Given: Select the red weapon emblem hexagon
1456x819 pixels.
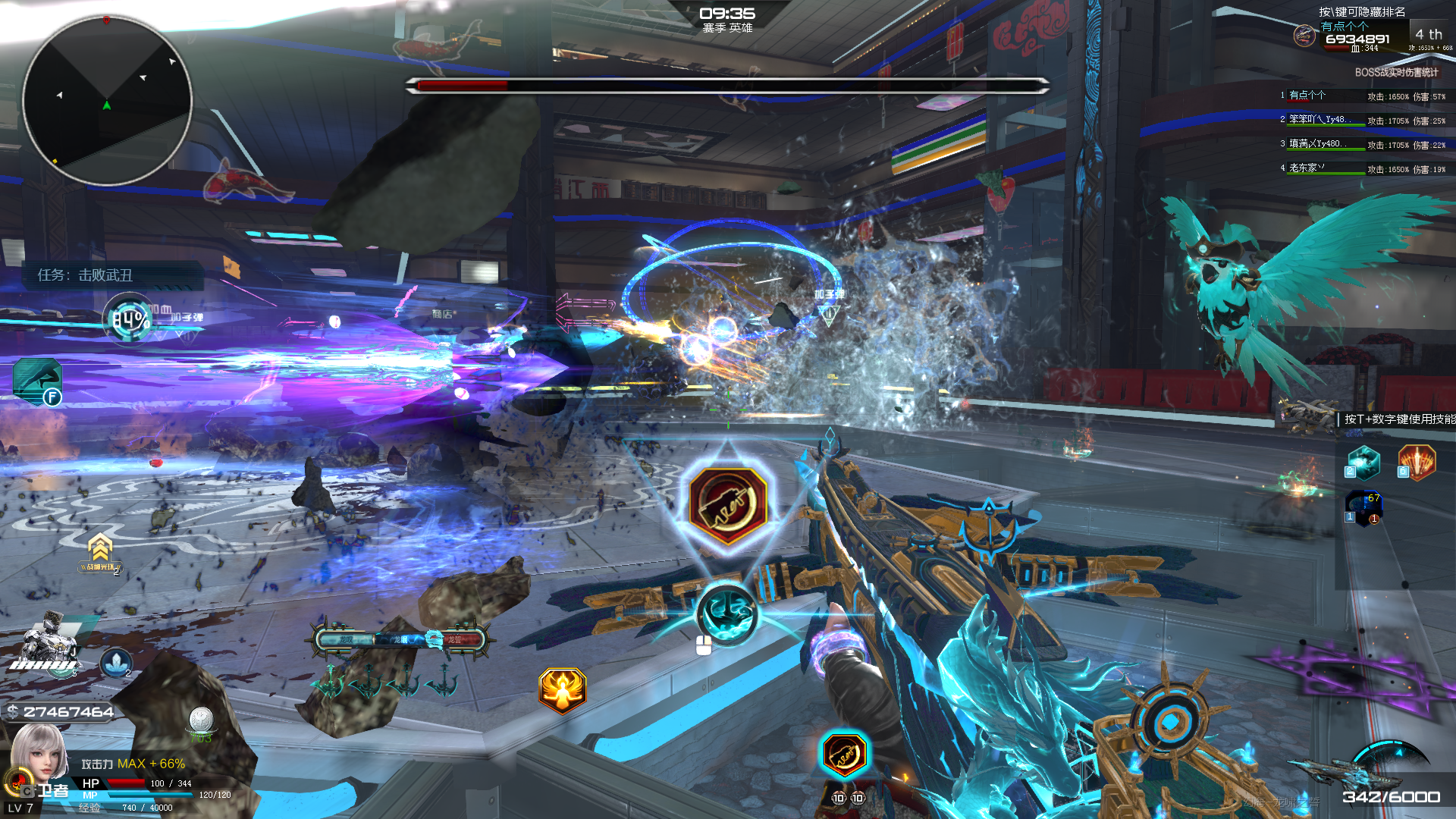Looking at the screenshot, I should point(727,505).
